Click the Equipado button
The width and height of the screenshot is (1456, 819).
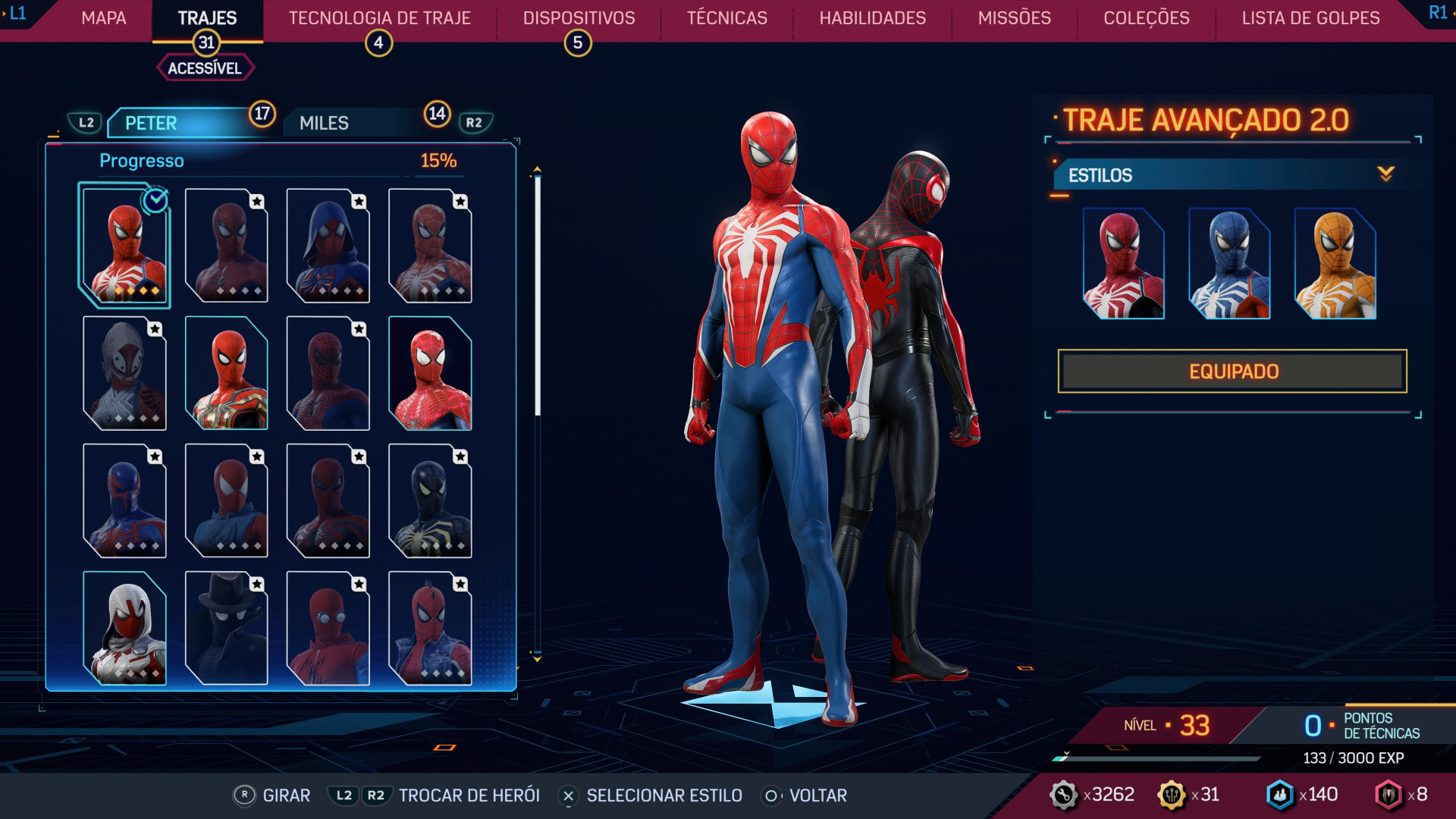click(1232, 372)
